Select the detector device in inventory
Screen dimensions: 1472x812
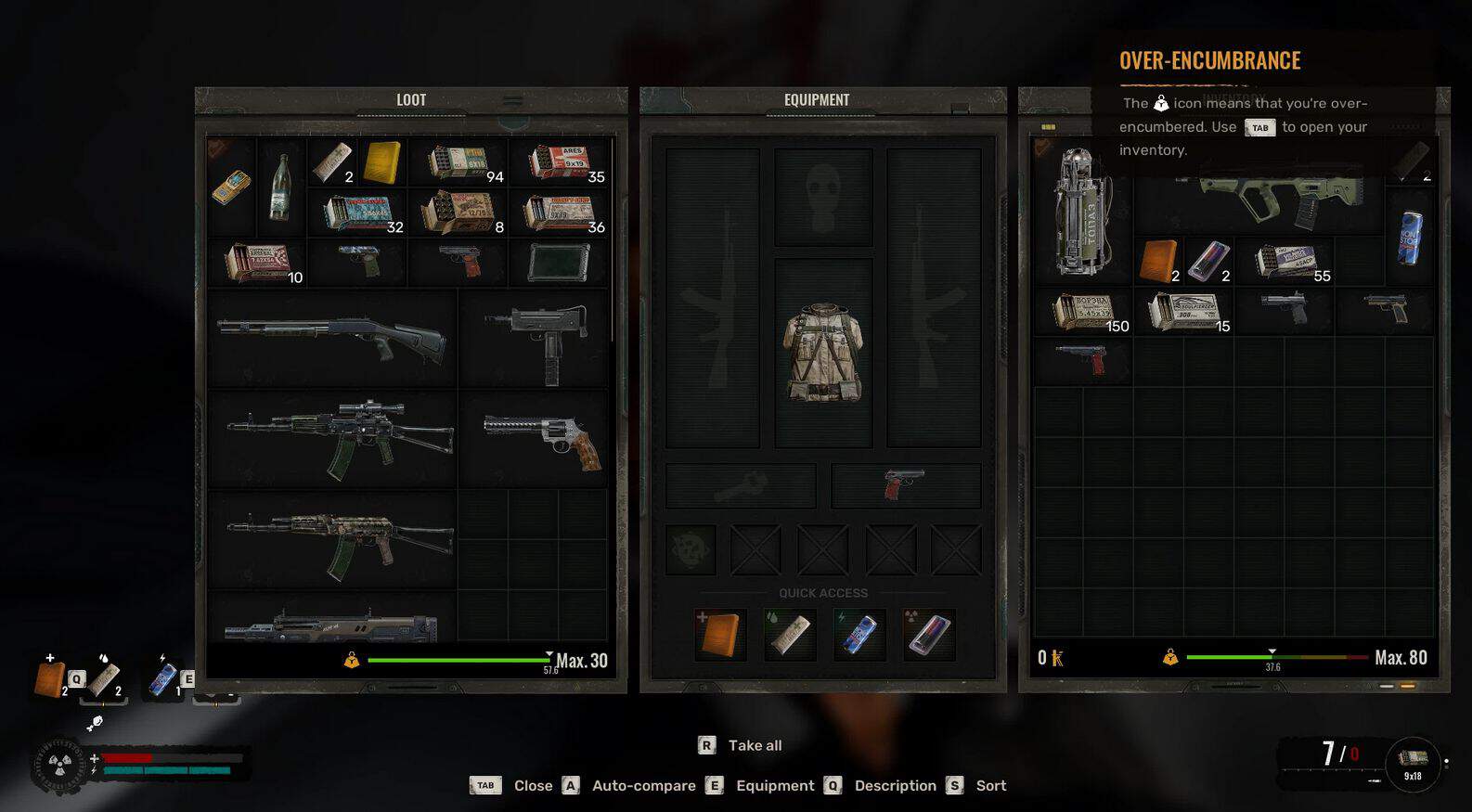(x=1082, y=213)
